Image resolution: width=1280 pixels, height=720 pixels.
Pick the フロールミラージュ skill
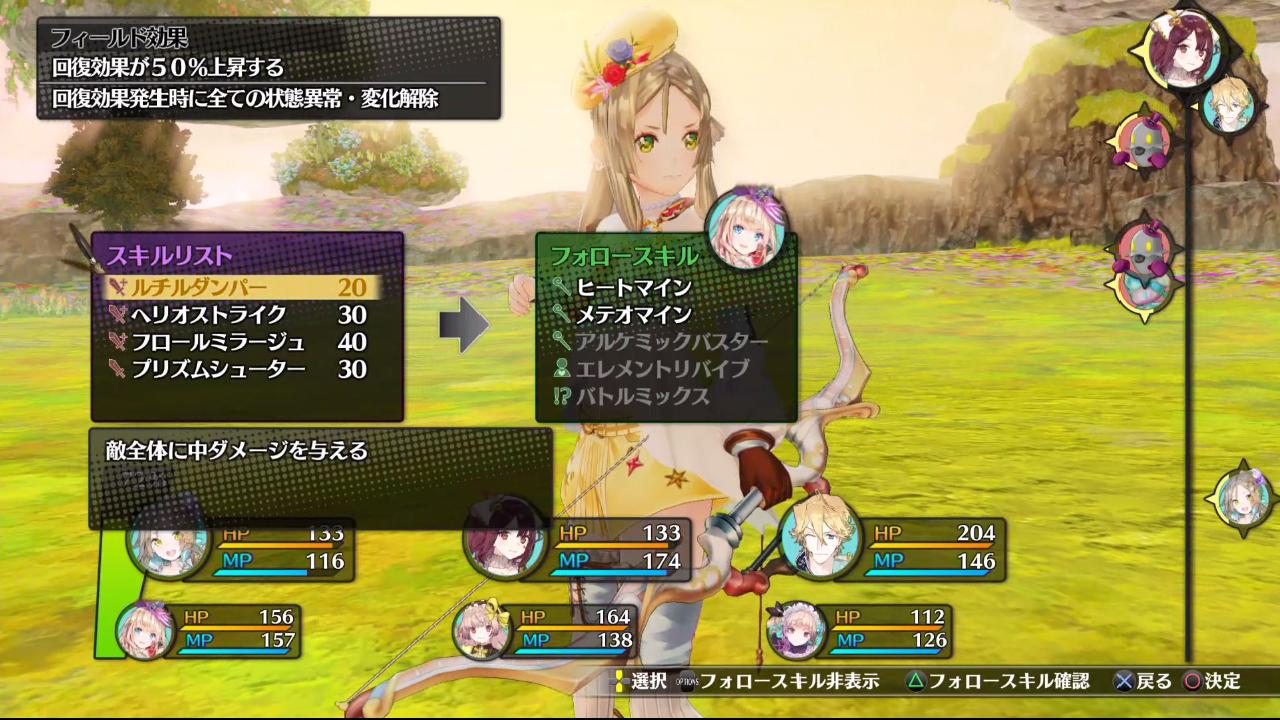[238, 342]
